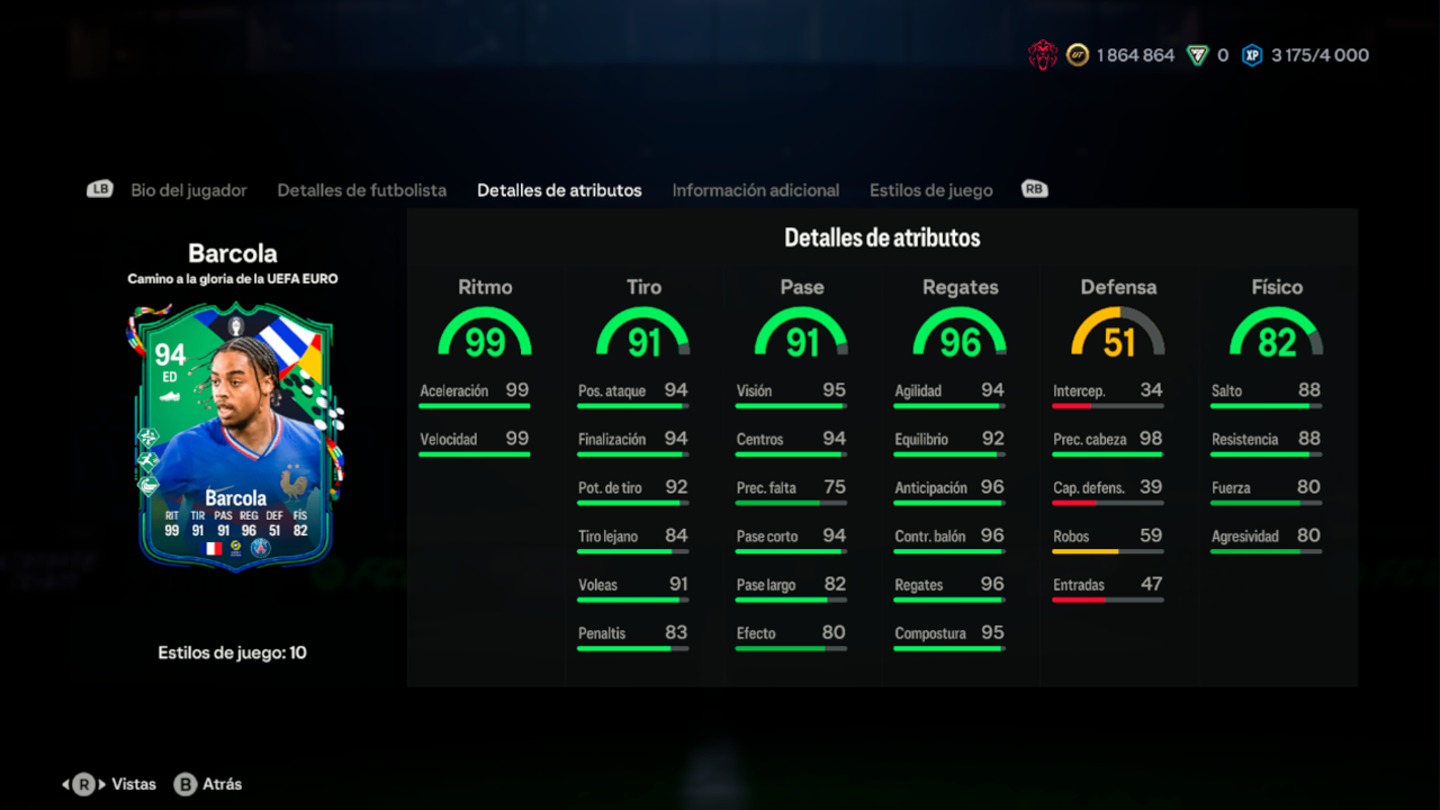Click the PSG crest on the card

click(x=262, y=548)
